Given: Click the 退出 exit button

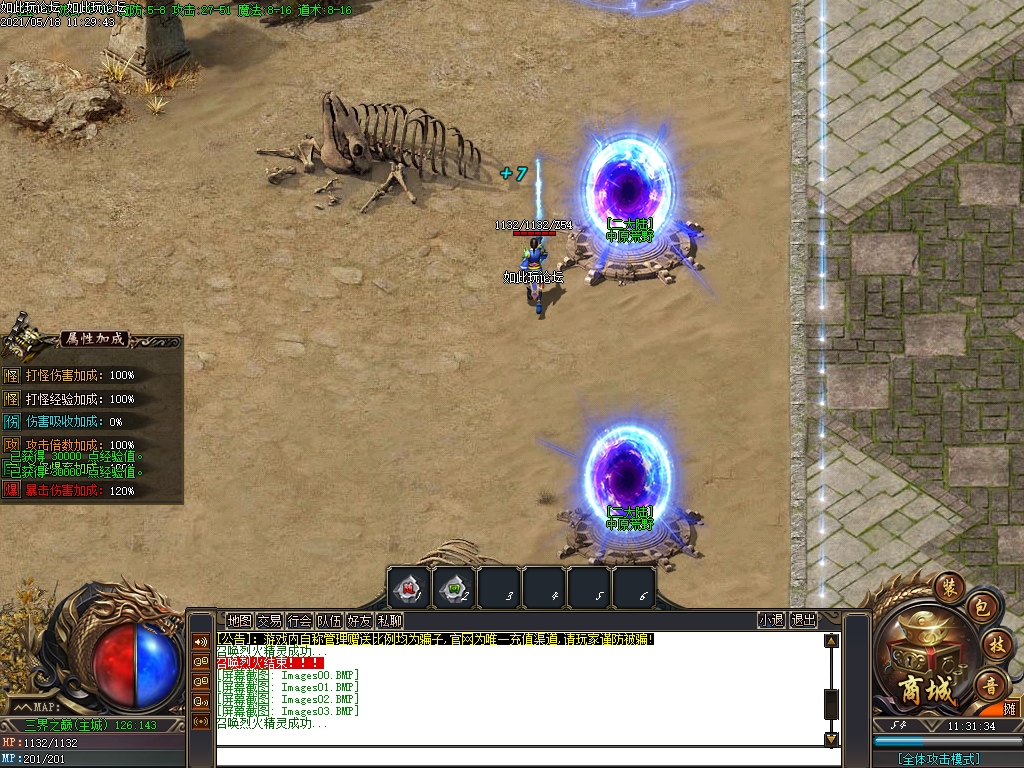Looking at the screenshot, I should coord(803,620).
